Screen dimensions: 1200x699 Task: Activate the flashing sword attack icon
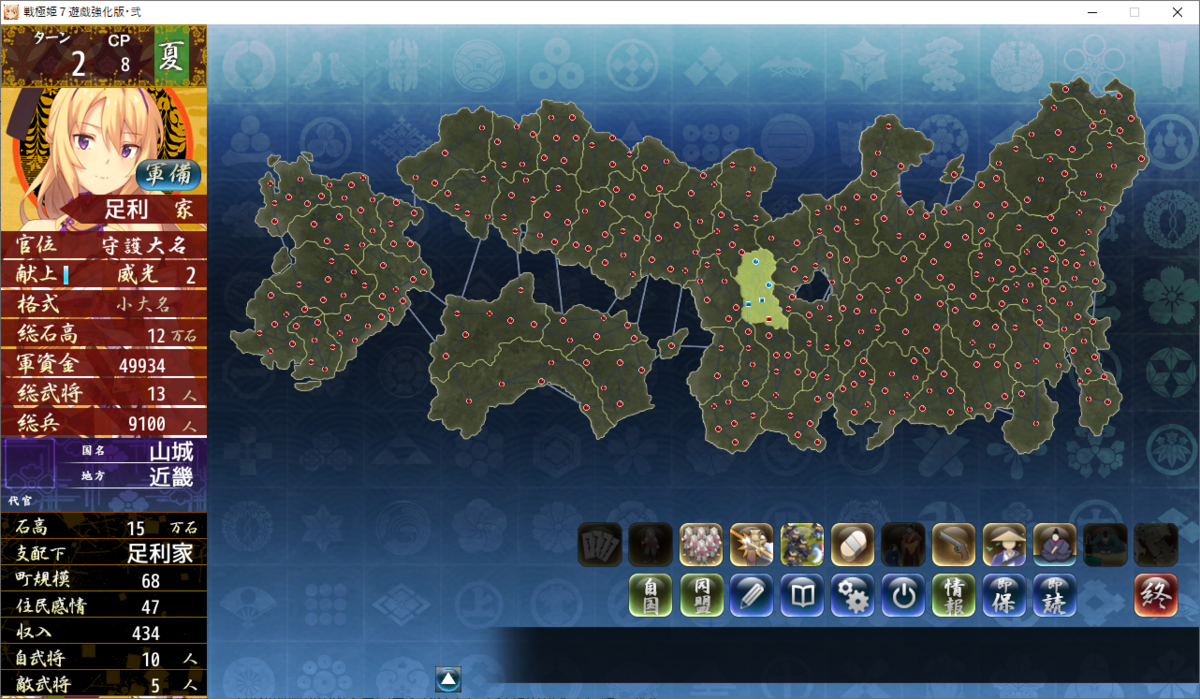click(751, 544)
